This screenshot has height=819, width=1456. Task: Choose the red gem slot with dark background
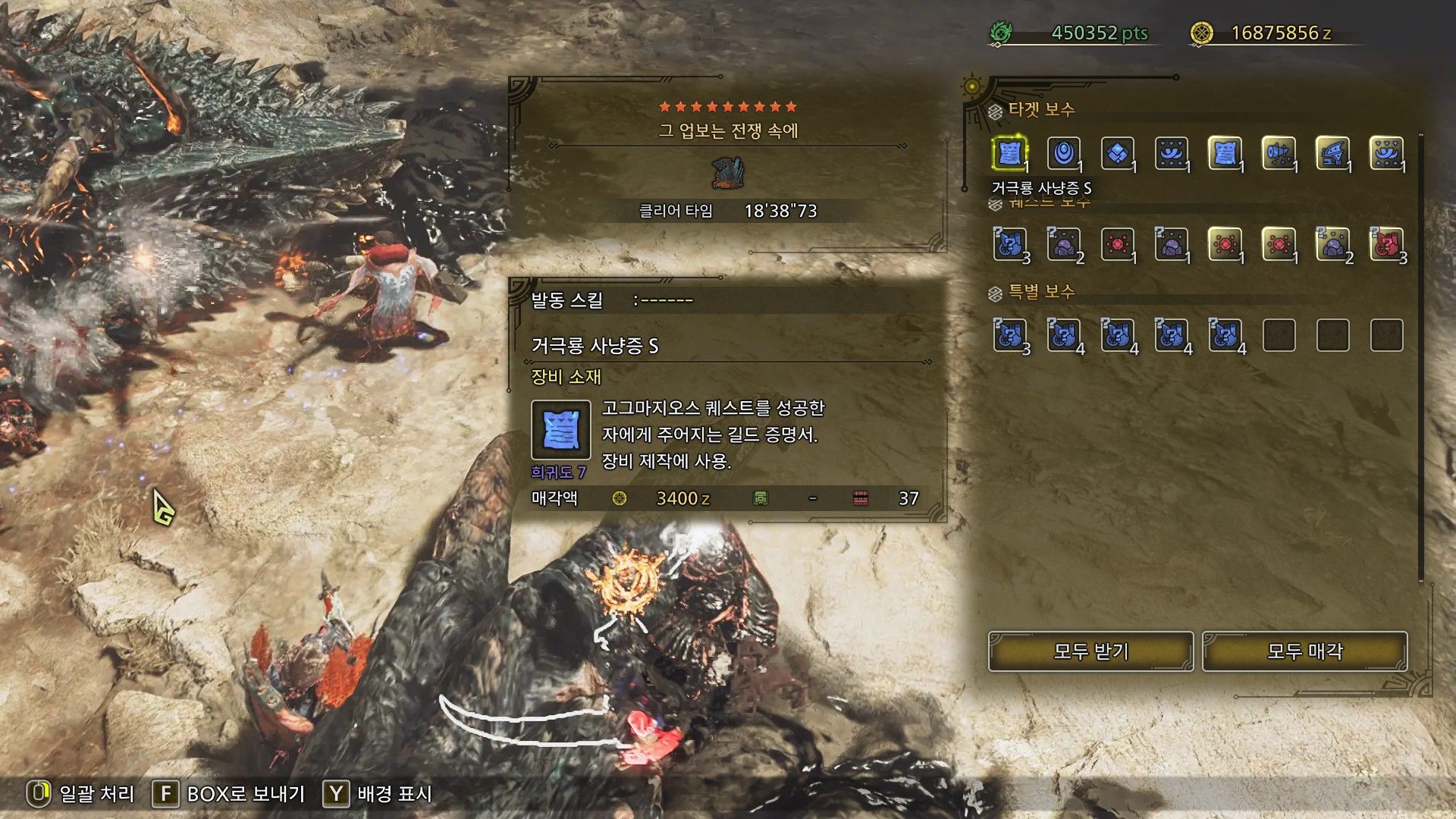click(x=1117, y=245)
